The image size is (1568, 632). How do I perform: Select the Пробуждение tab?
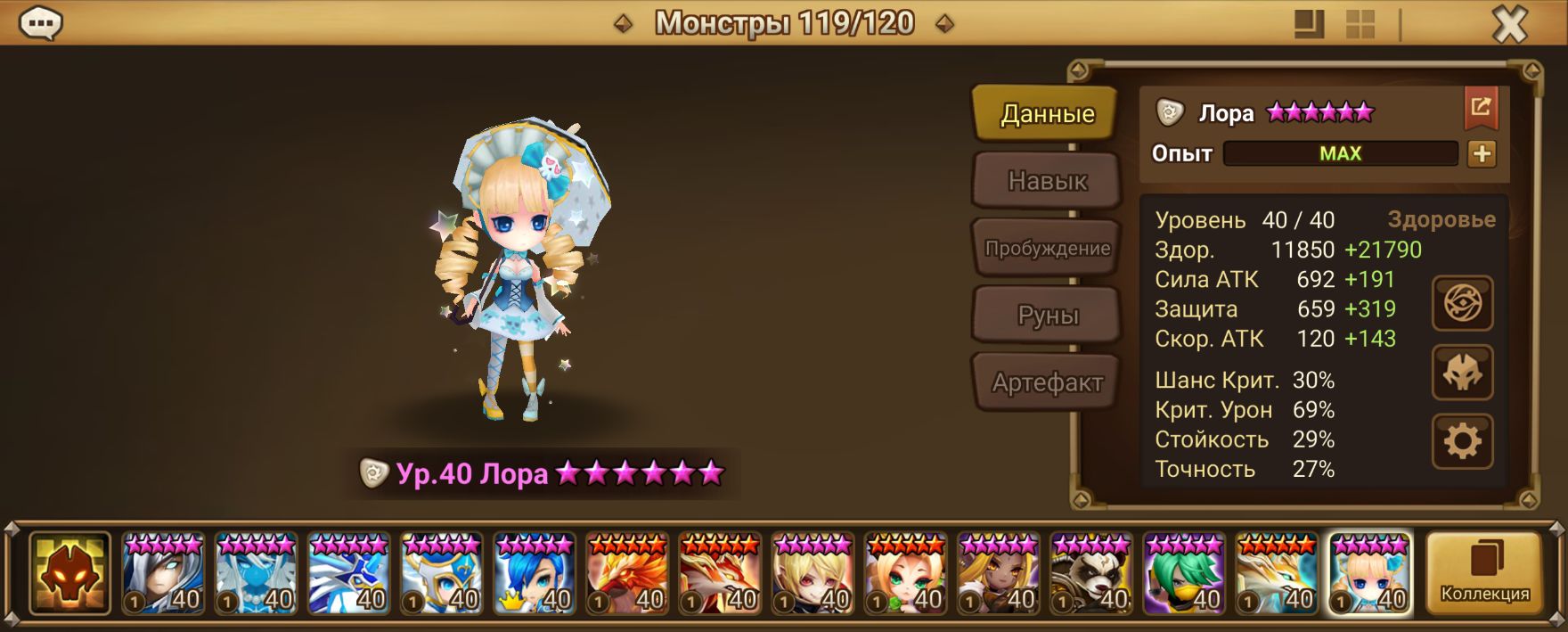[1046, 249]
